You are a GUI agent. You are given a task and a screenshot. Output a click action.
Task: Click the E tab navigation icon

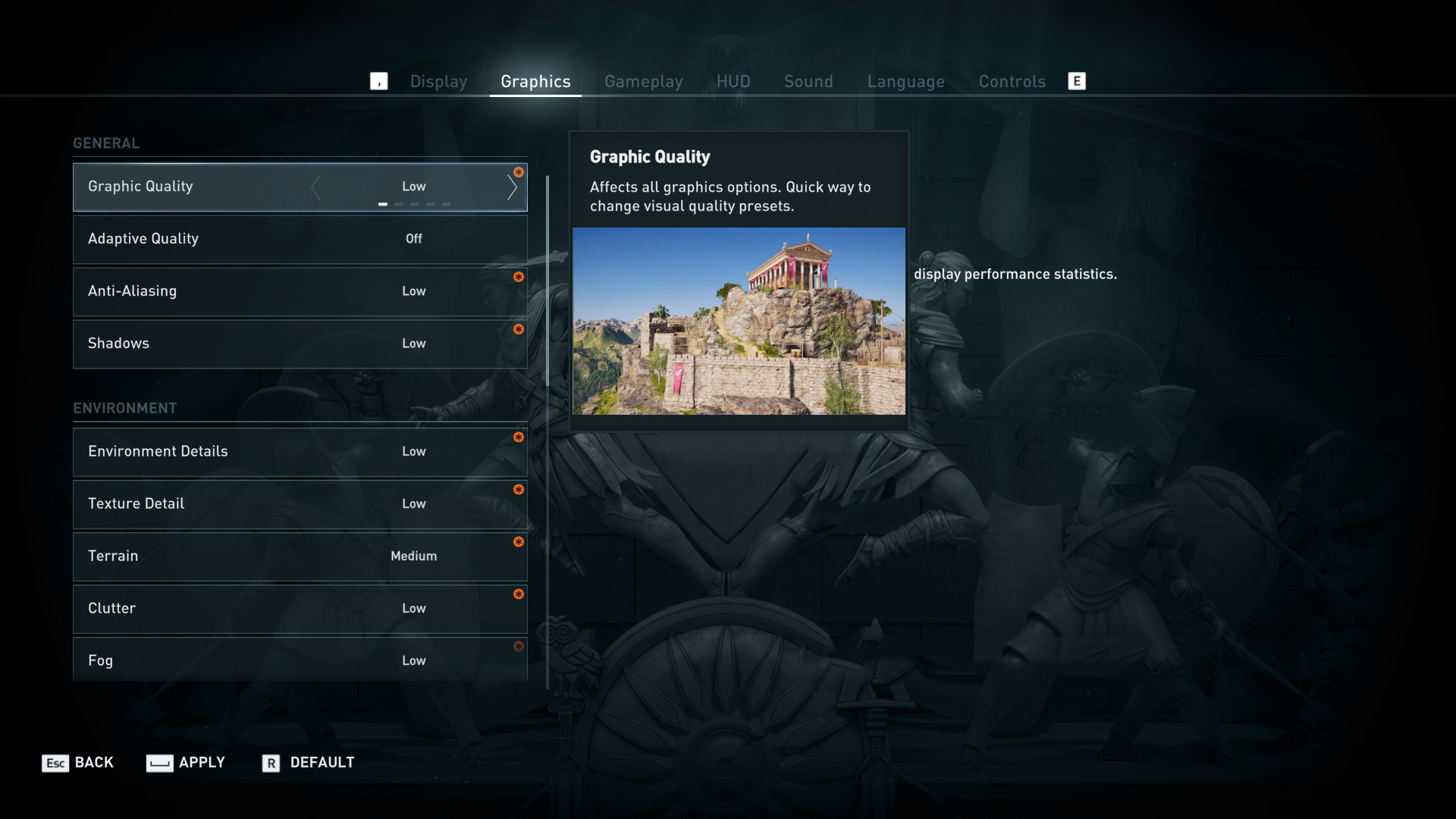(x=1077, y=80)
